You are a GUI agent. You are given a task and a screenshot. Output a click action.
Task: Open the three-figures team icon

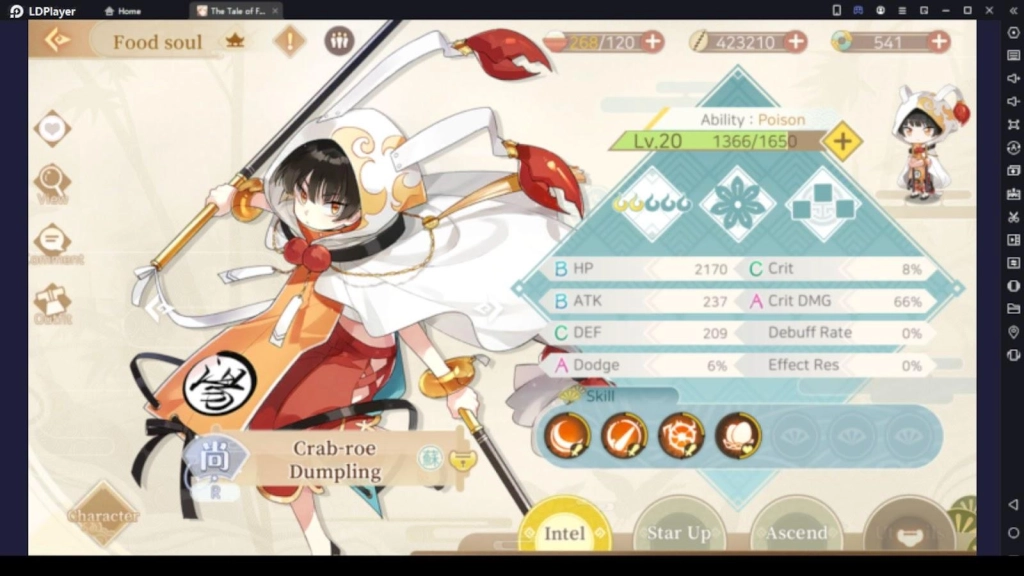339,41
